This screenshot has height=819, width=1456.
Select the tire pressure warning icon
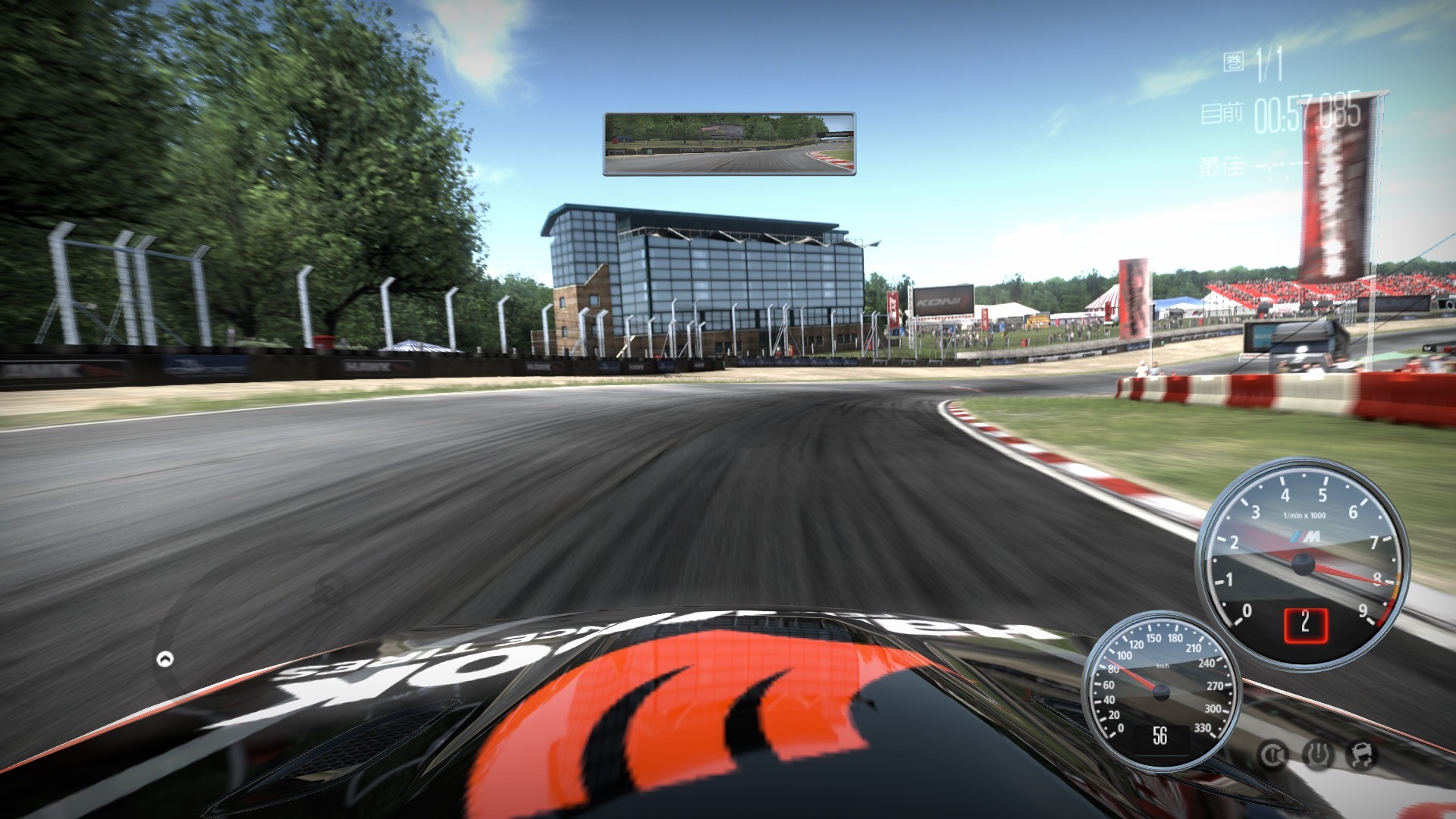tap(1318, 755)
